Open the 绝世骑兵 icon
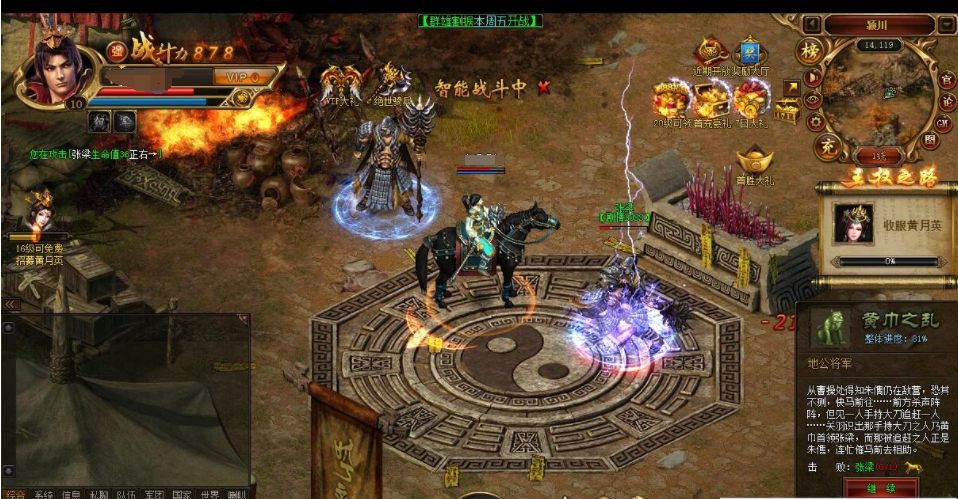 coord(391,80)
